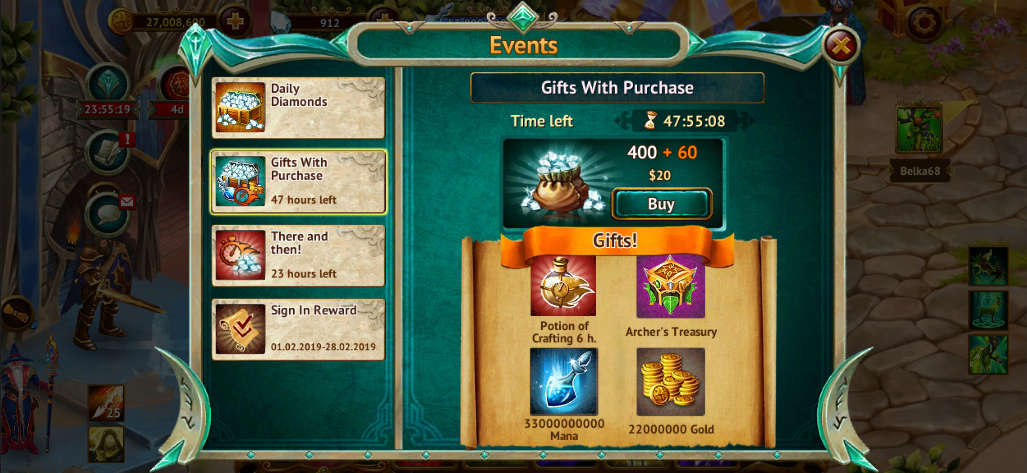Open the settings gear icon
The height and width of the screenshot is (473, 1027).
tap(925, 21)
